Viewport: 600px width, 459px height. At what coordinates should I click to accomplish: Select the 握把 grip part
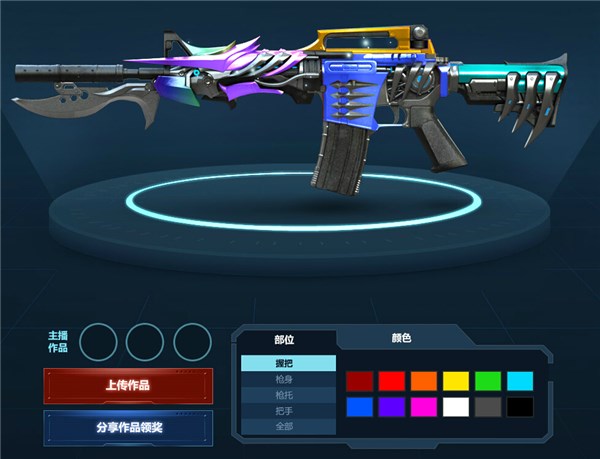[288, 364]
